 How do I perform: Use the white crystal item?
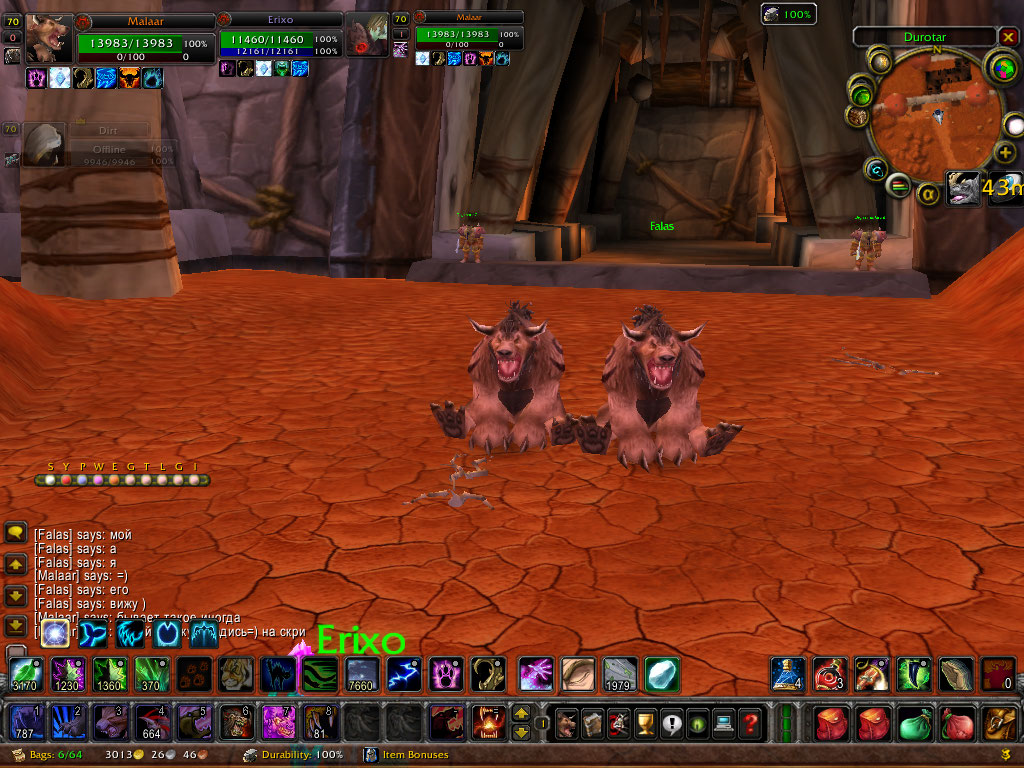(x=661, y=674)
